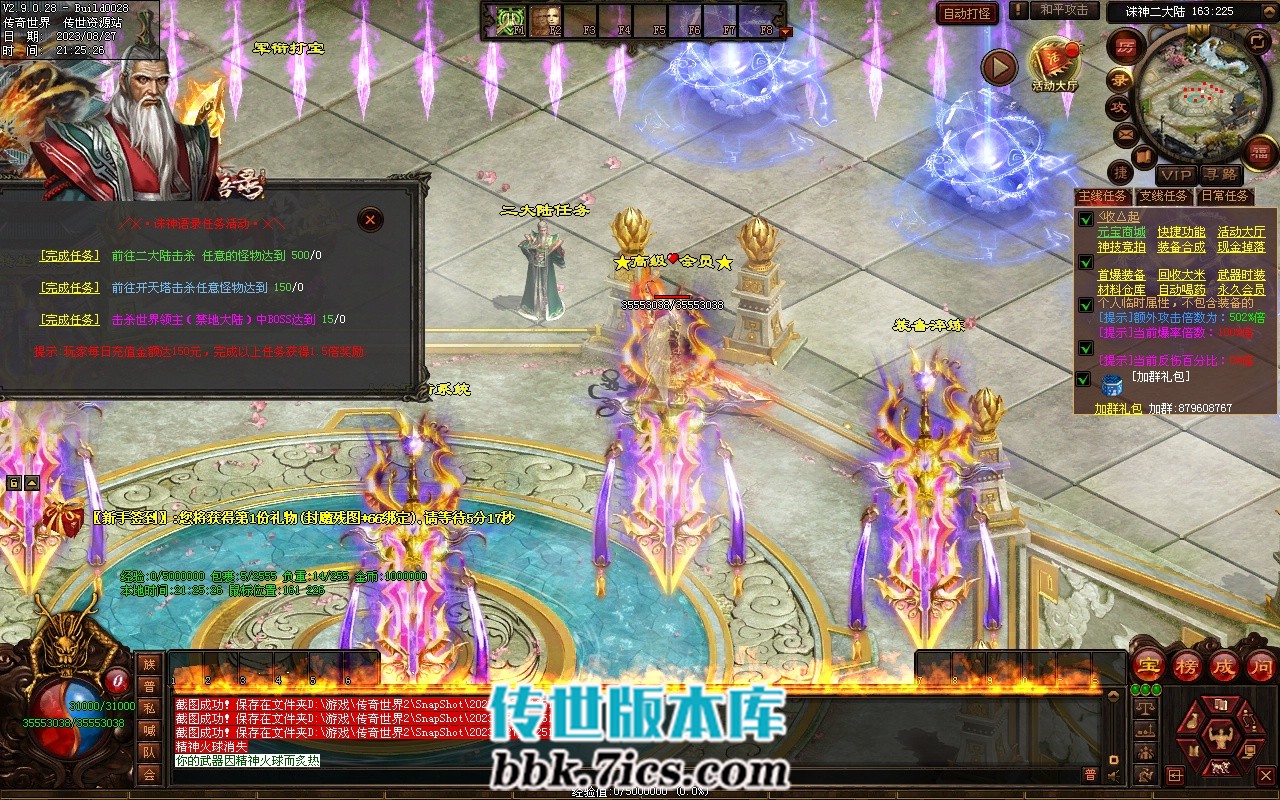Switch to the 日常任务 tab

click(1224, 196)
